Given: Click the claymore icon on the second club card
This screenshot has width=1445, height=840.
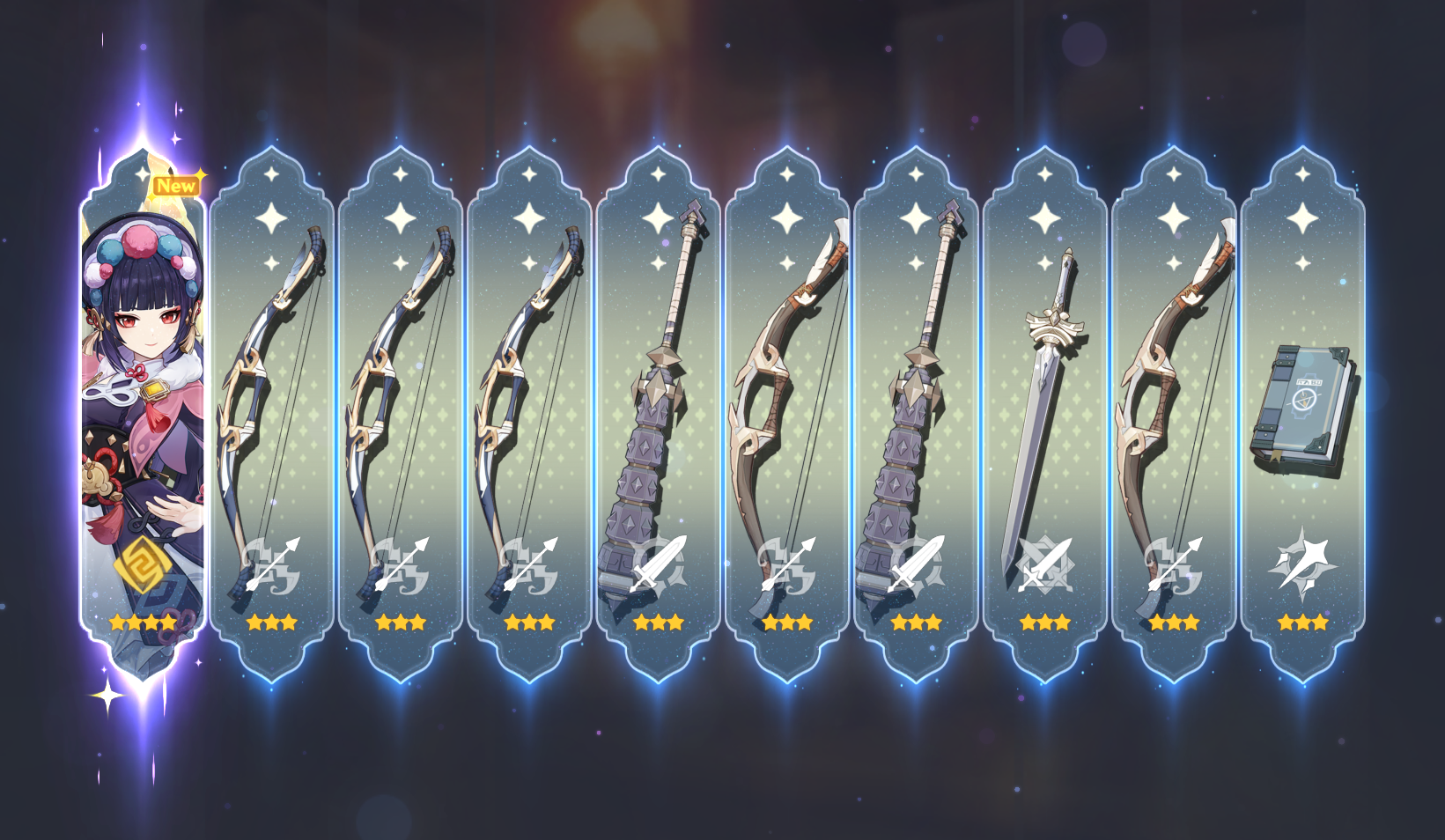Looking at the screenshot, I should pyautogui.click(x=916, y=564).
